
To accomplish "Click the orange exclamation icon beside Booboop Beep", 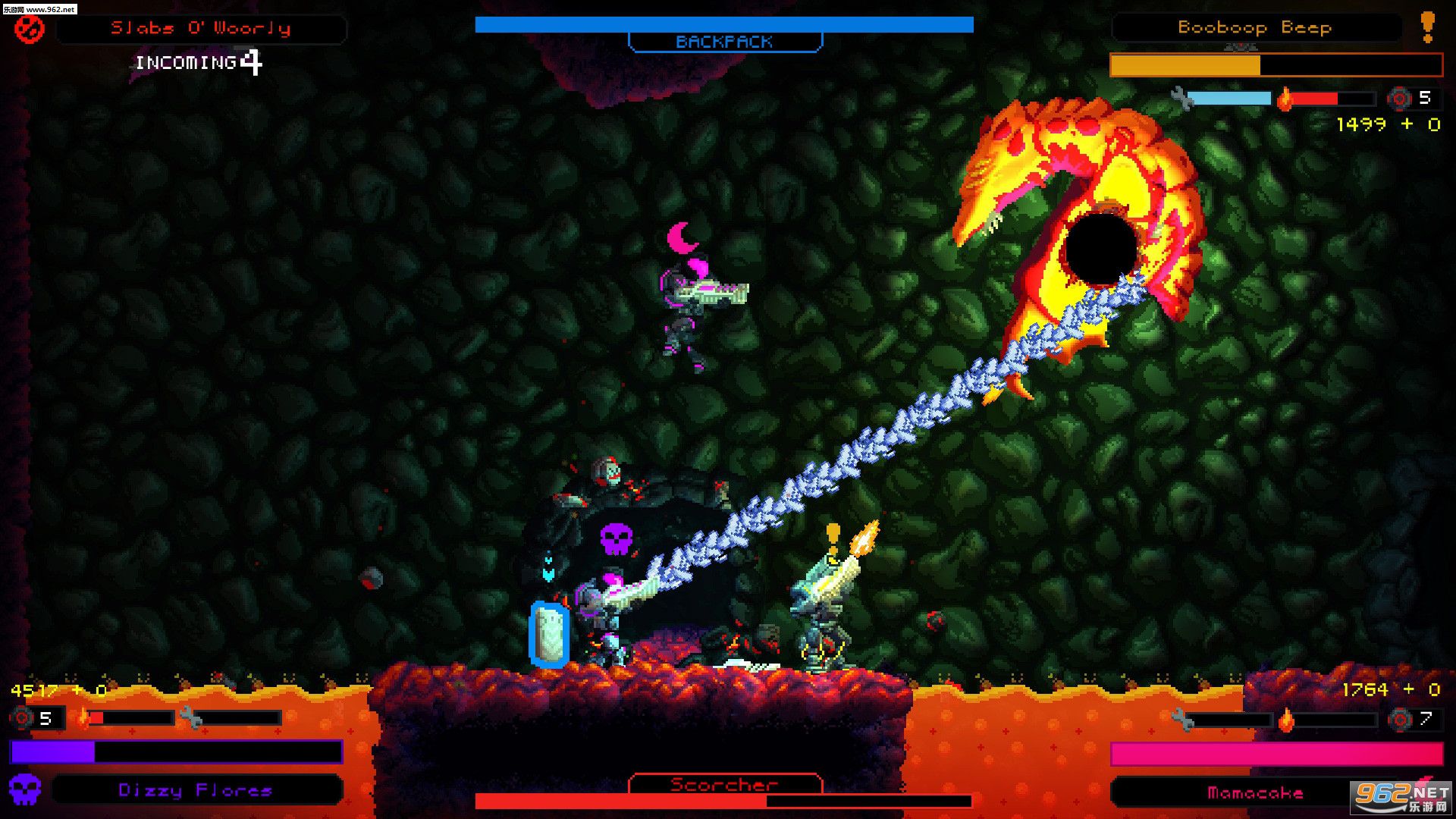I will click(x=1427, y=27).
